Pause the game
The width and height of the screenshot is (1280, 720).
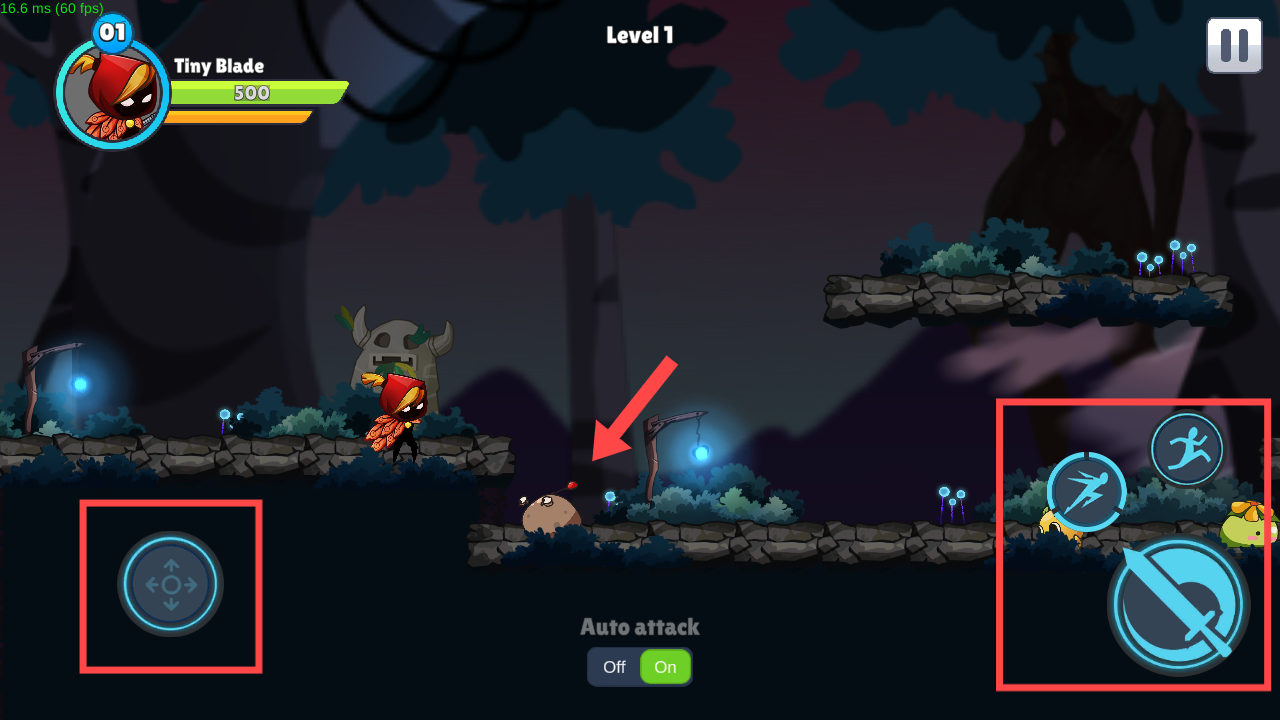click(1234, 45)
